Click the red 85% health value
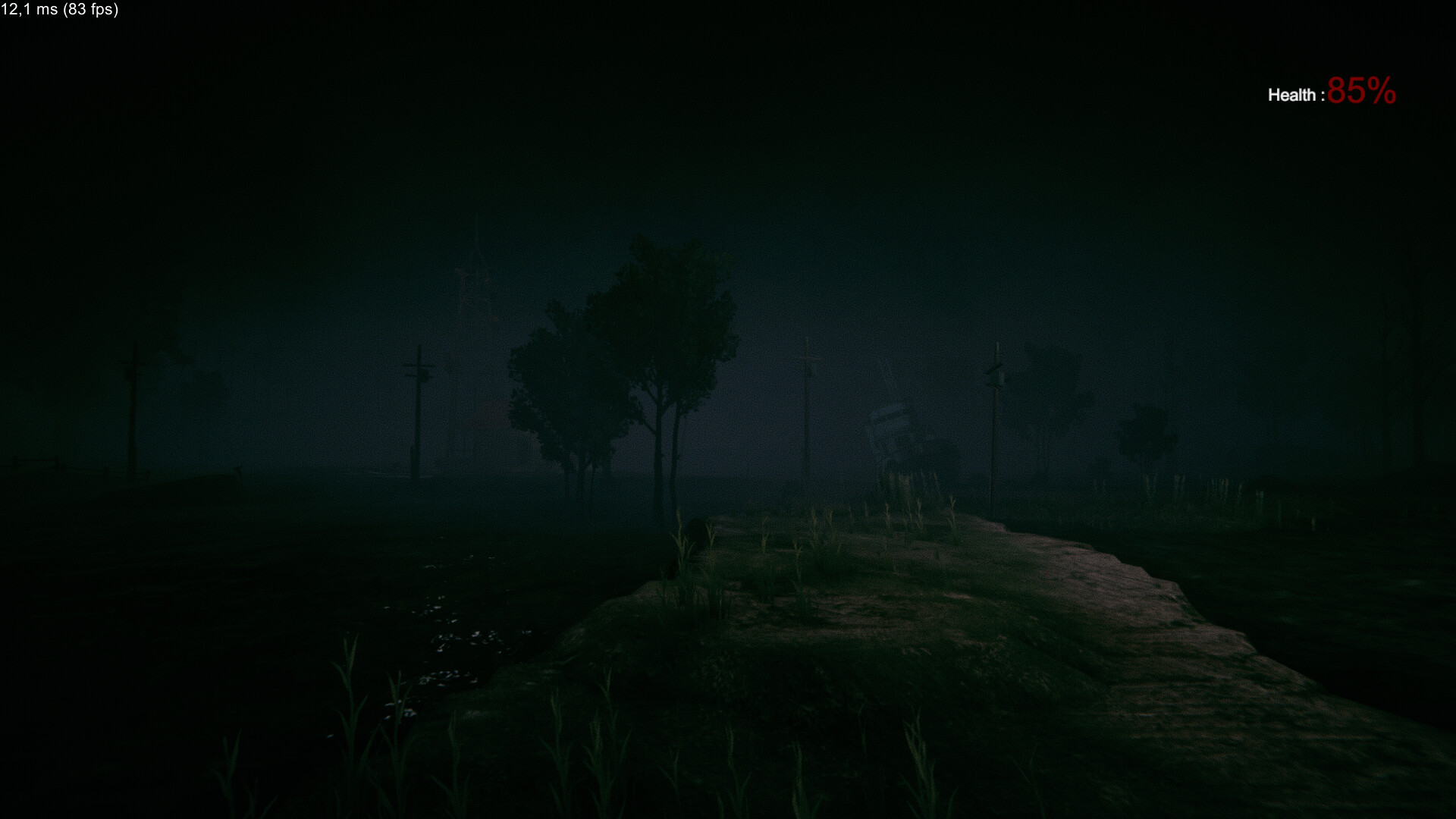Screen dimensions: 1456x819 coord(1361,93)
